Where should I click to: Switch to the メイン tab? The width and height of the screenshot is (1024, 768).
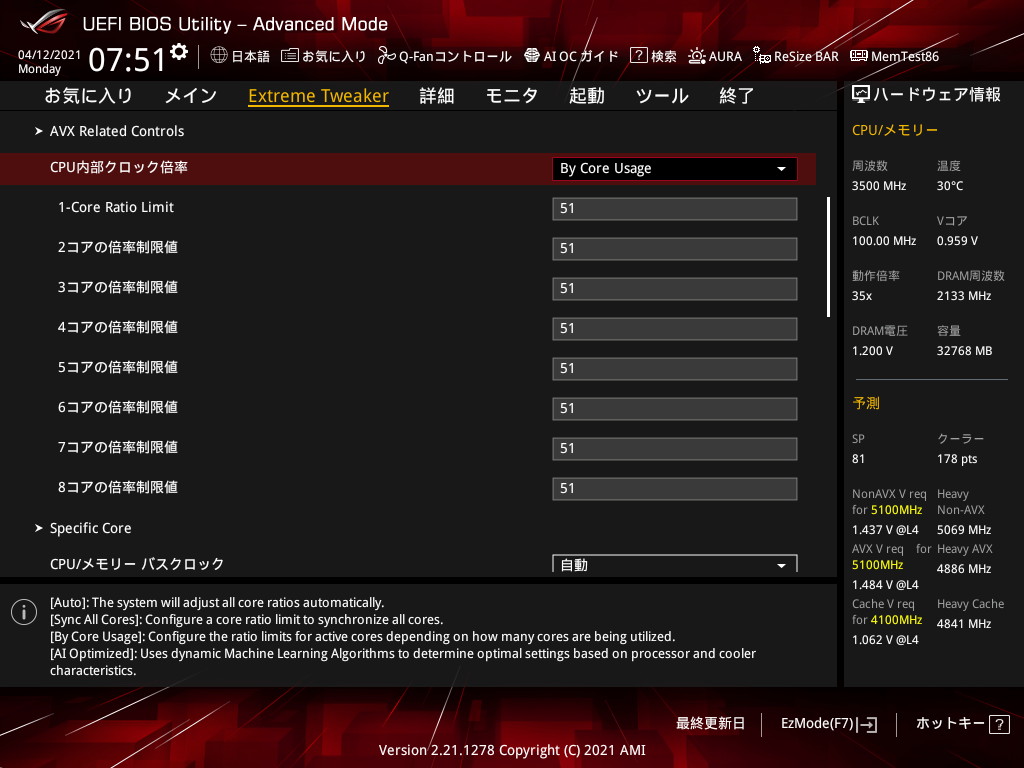point(190,96)
